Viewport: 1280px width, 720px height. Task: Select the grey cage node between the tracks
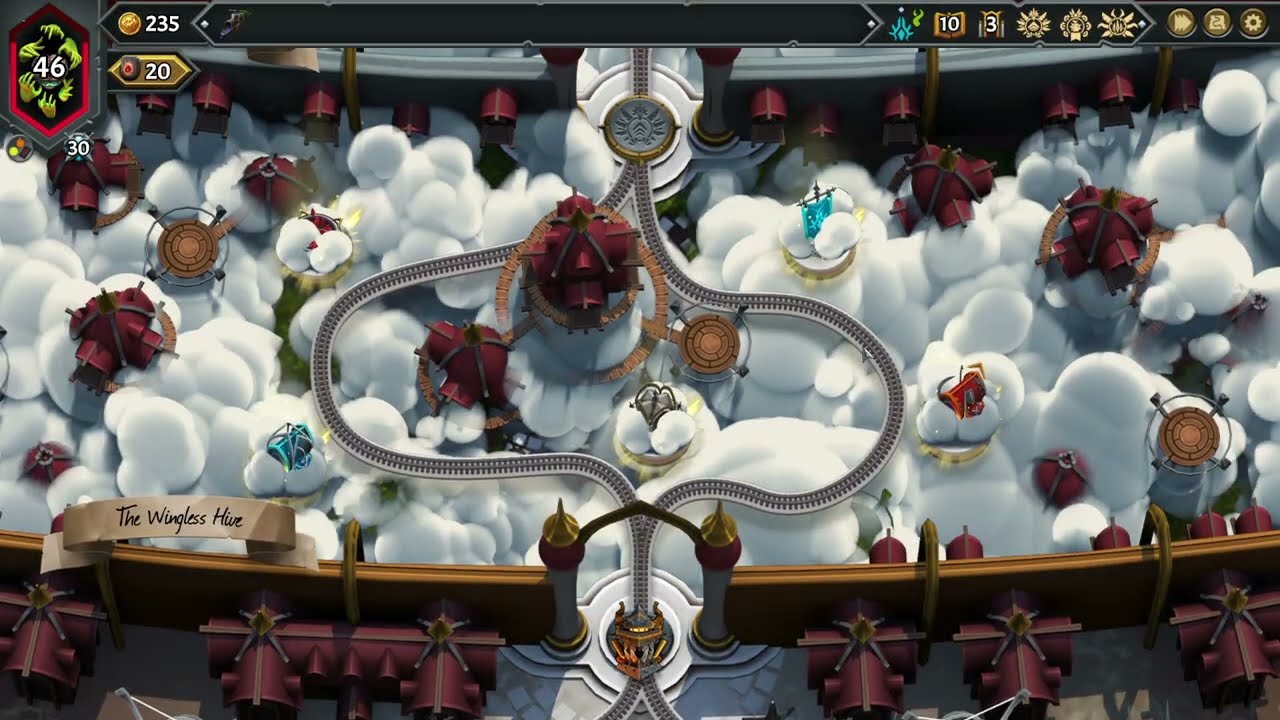tap(657, 410)
